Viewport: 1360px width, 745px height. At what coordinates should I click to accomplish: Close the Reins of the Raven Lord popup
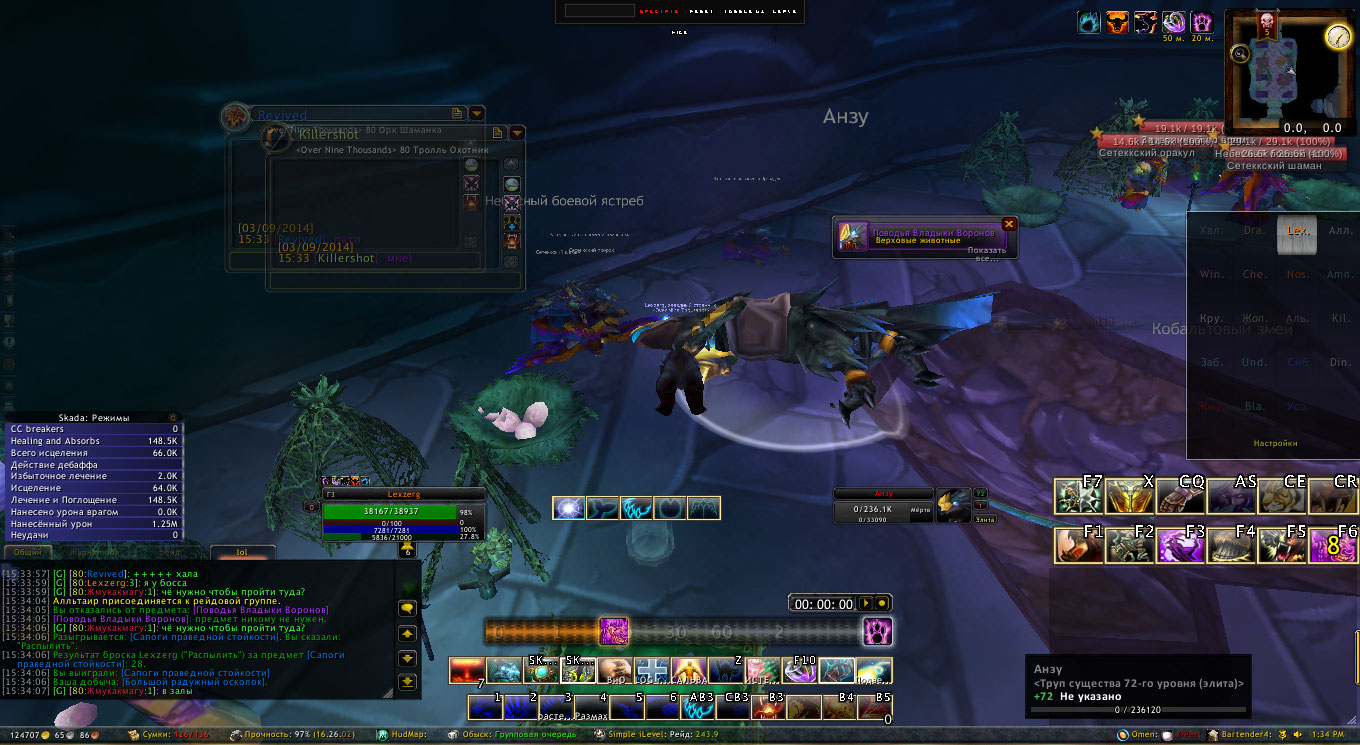coord(1008,224)
